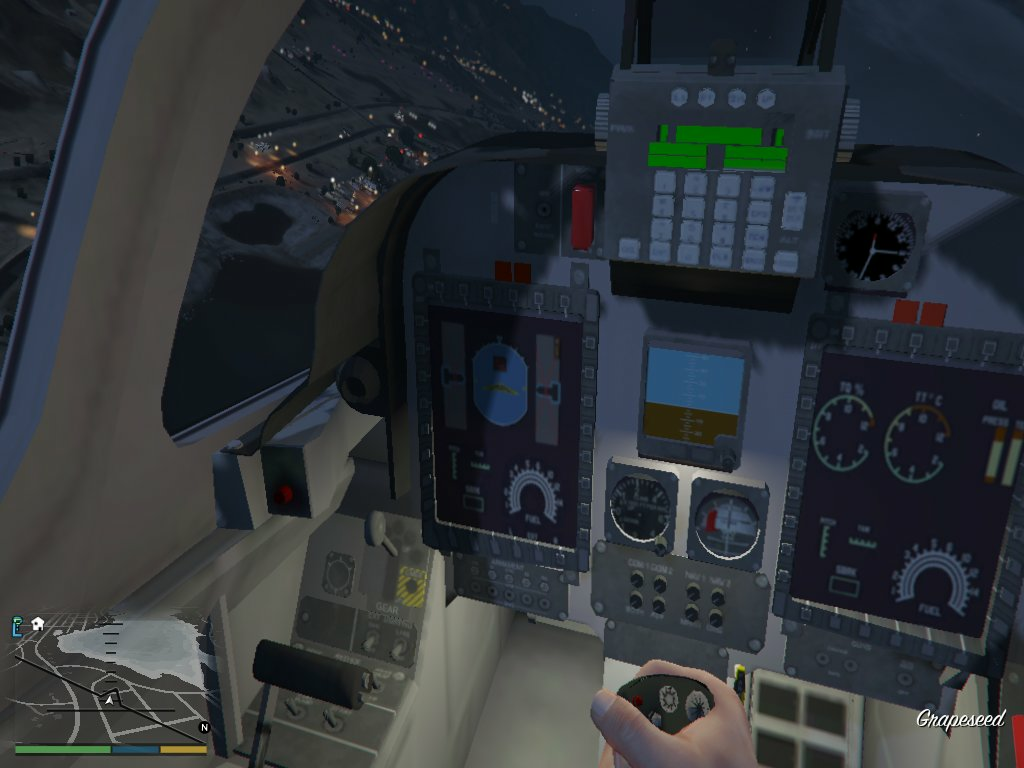This screenshot has width=1024, height=768.
Task: Click the north N compass marker
Action: pyautogui.click(x=203, y=727)
